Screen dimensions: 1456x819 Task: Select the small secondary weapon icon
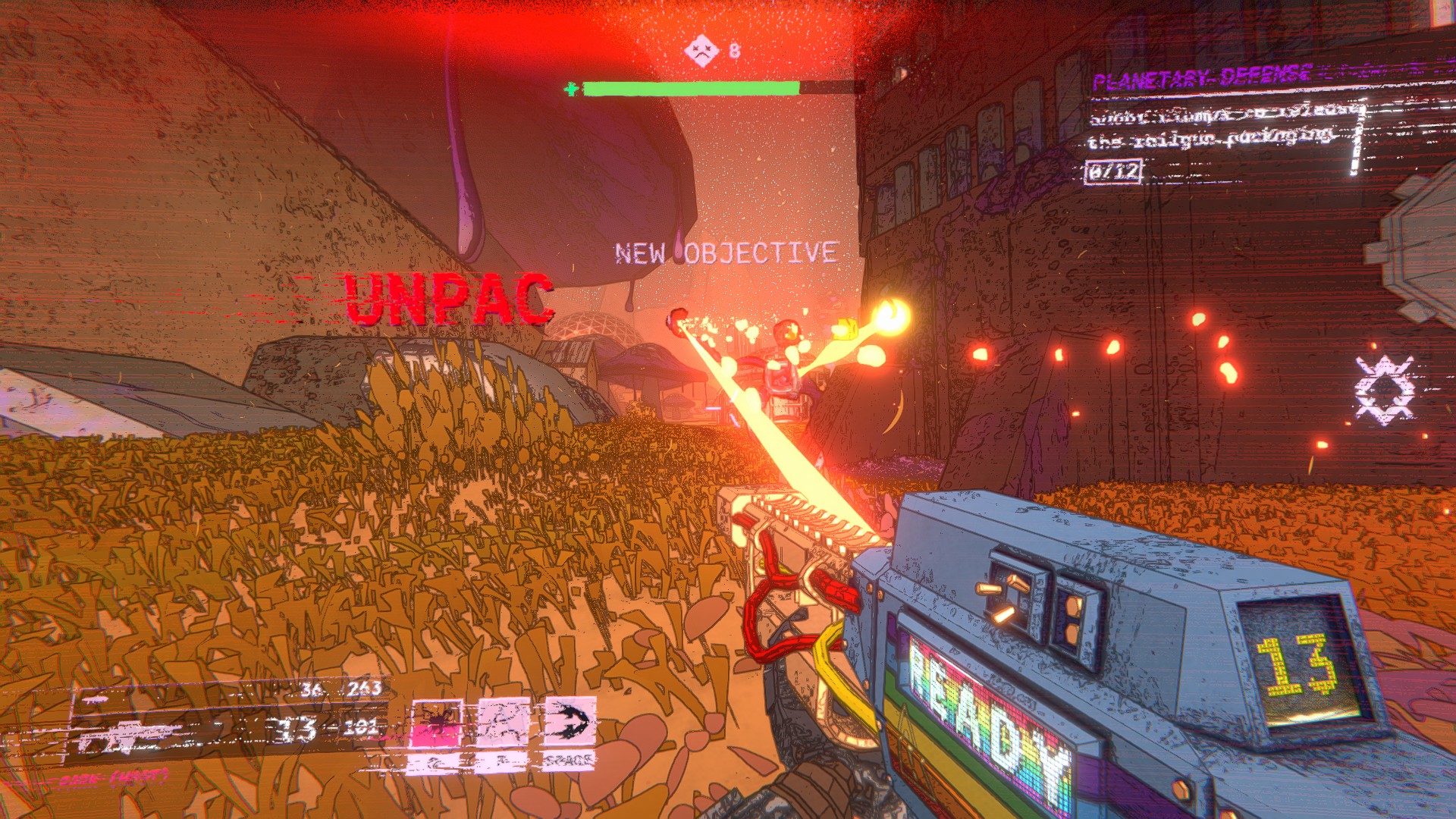[96, 699]
